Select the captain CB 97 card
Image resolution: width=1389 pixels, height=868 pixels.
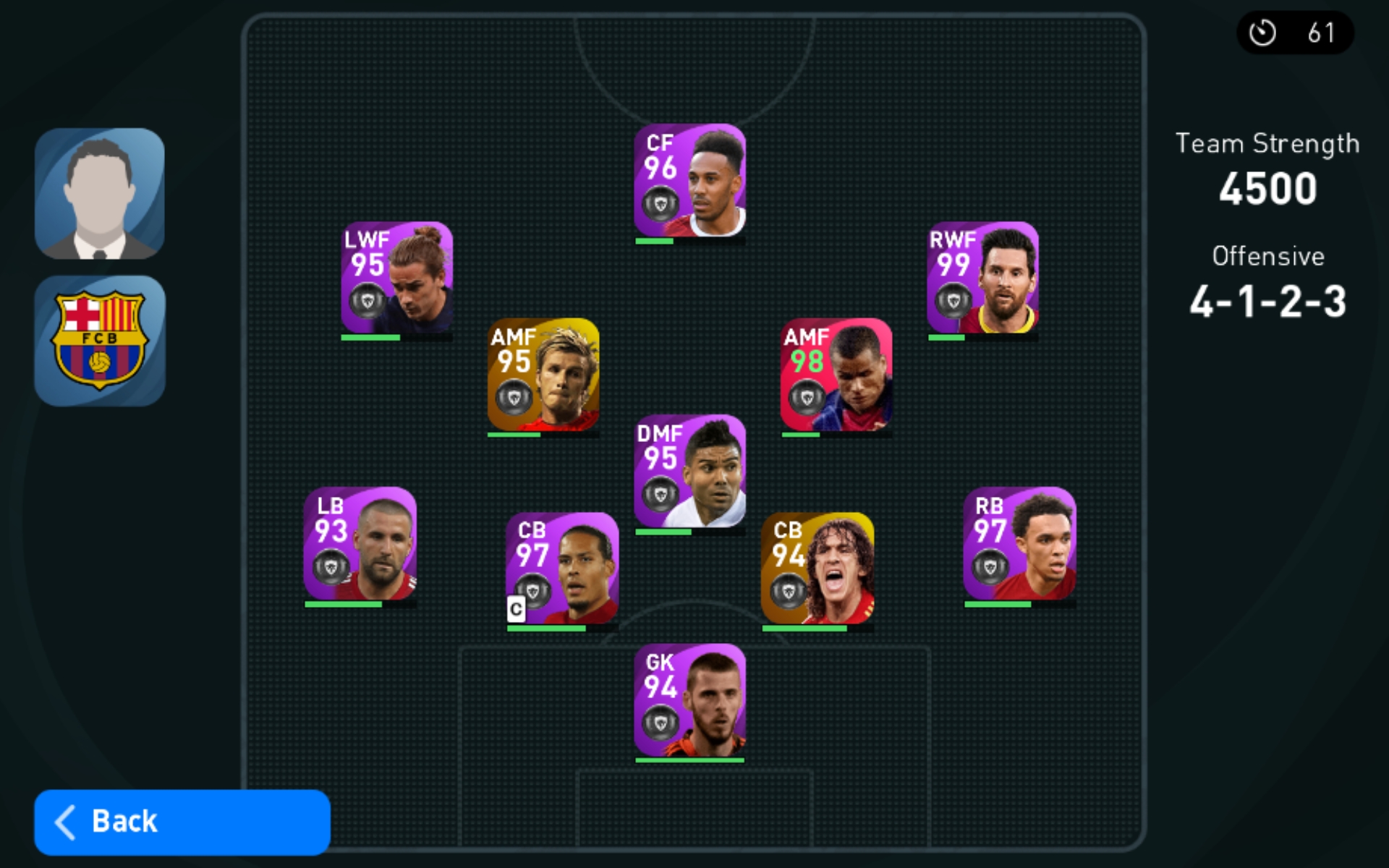coord(561,569)
